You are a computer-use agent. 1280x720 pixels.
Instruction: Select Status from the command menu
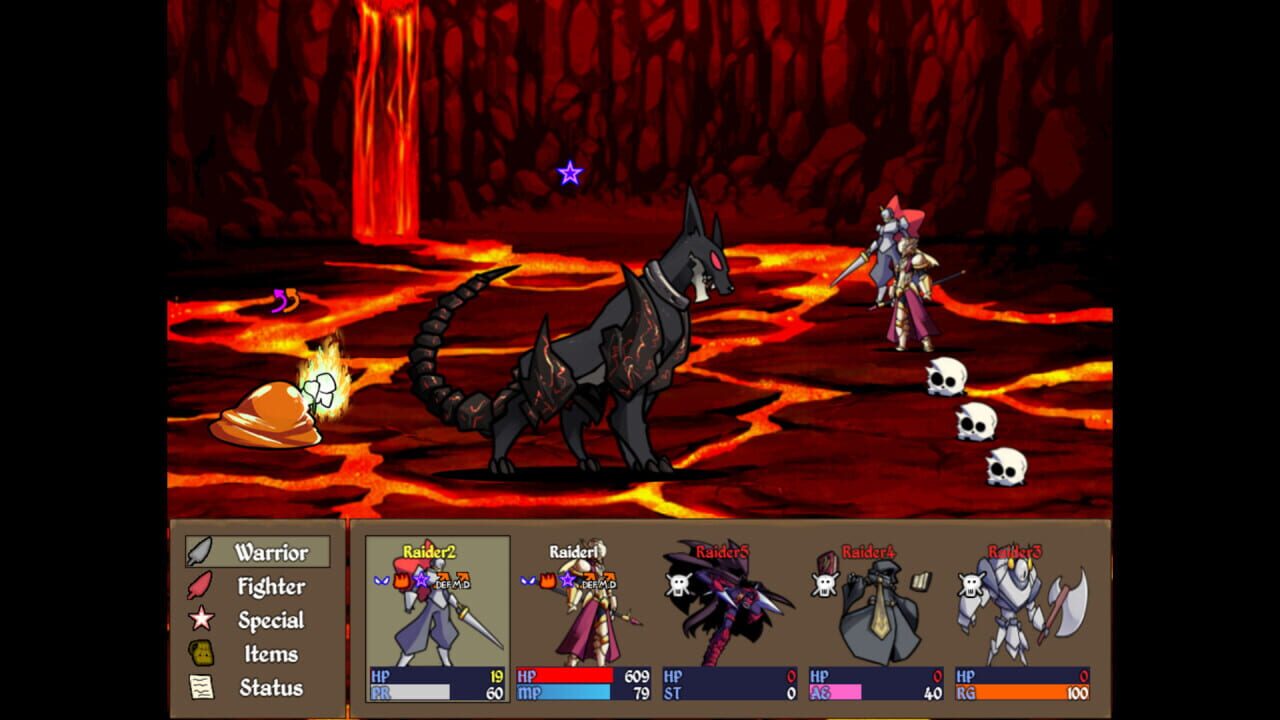[x=270, y=686]
